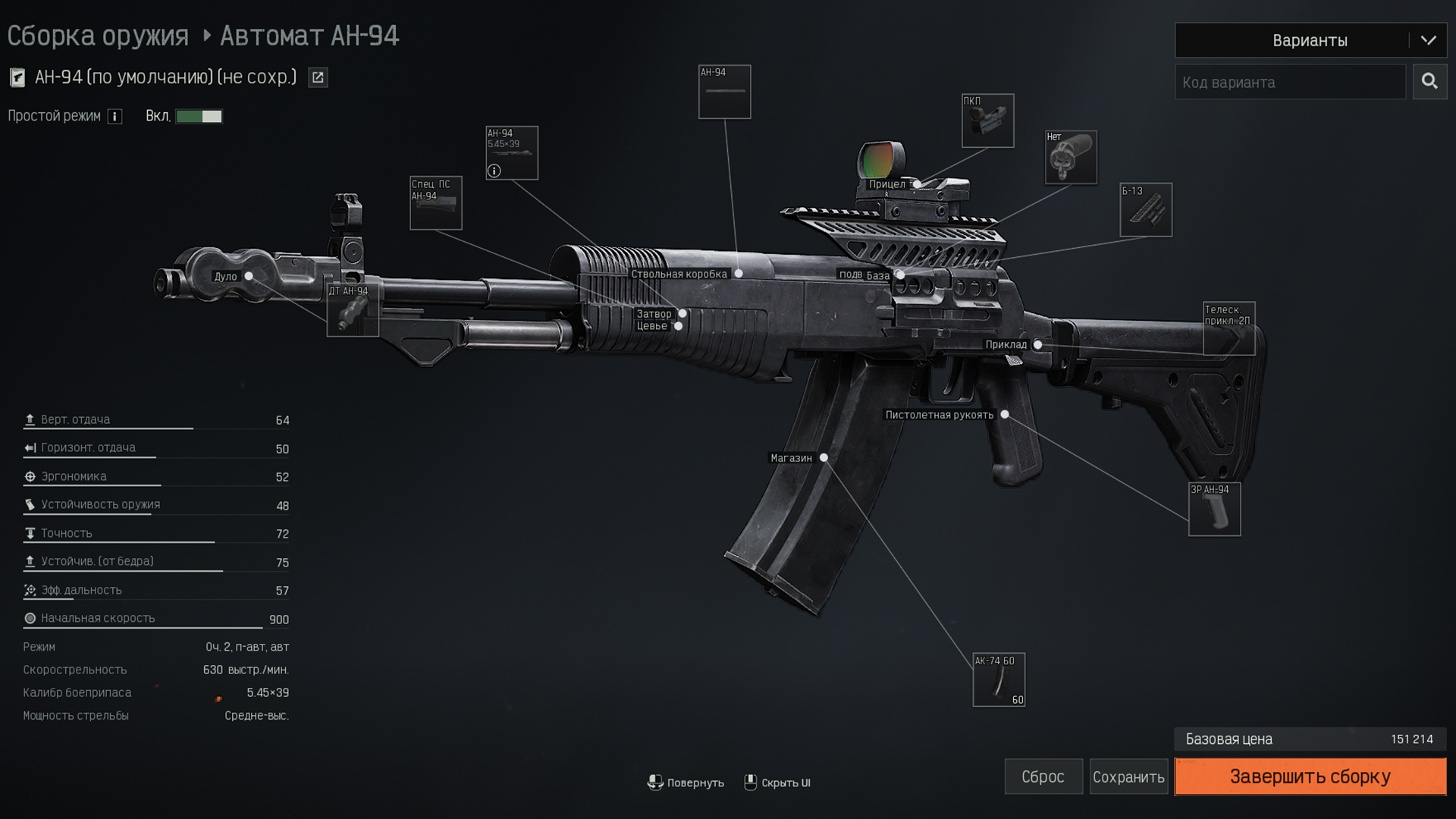Viewport: 1456px width, 819px height.
Task: Click the Код варианта input field
Action: tap(1290, 82)
